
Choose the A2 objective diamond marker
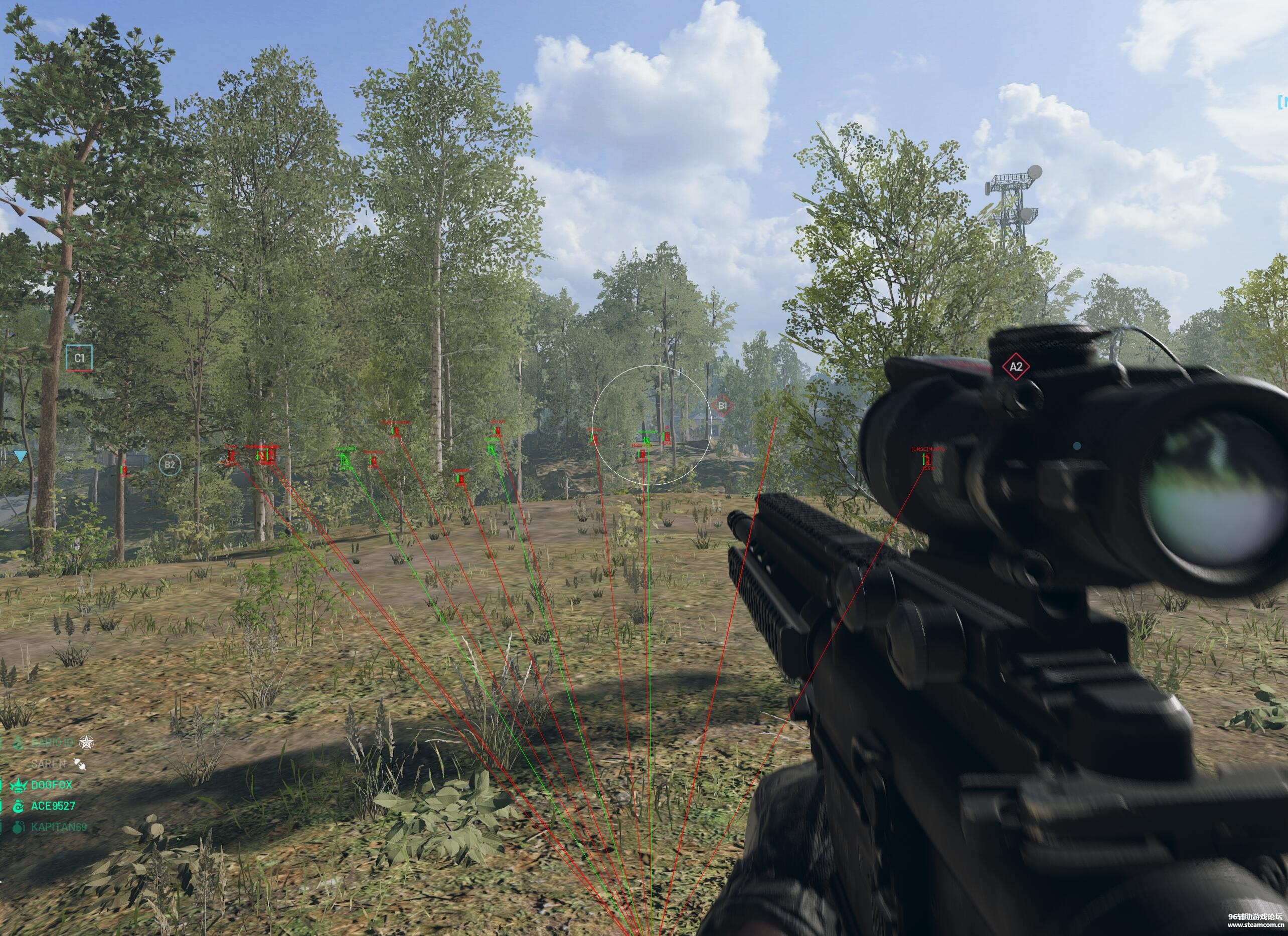[x=1016, y=366]
